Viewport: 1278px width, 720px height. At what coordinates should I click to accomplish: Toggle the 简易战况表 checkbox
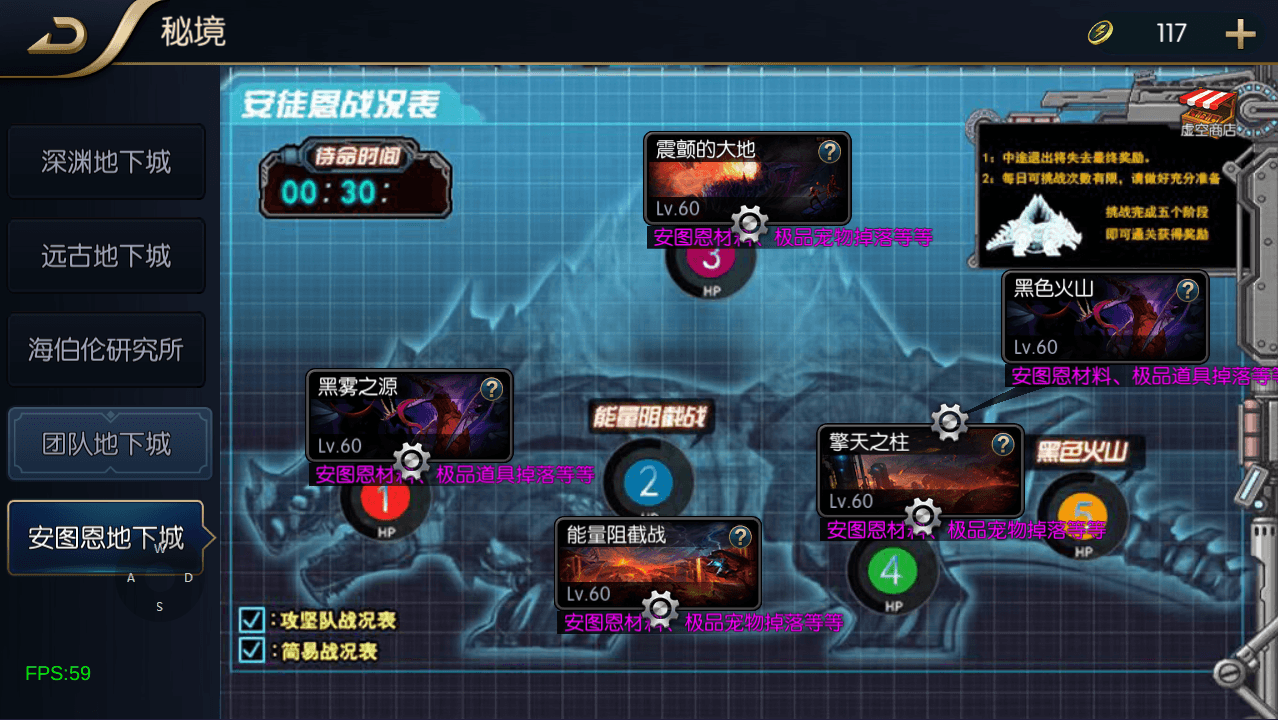pyautogui.click(x=251, y=651)
